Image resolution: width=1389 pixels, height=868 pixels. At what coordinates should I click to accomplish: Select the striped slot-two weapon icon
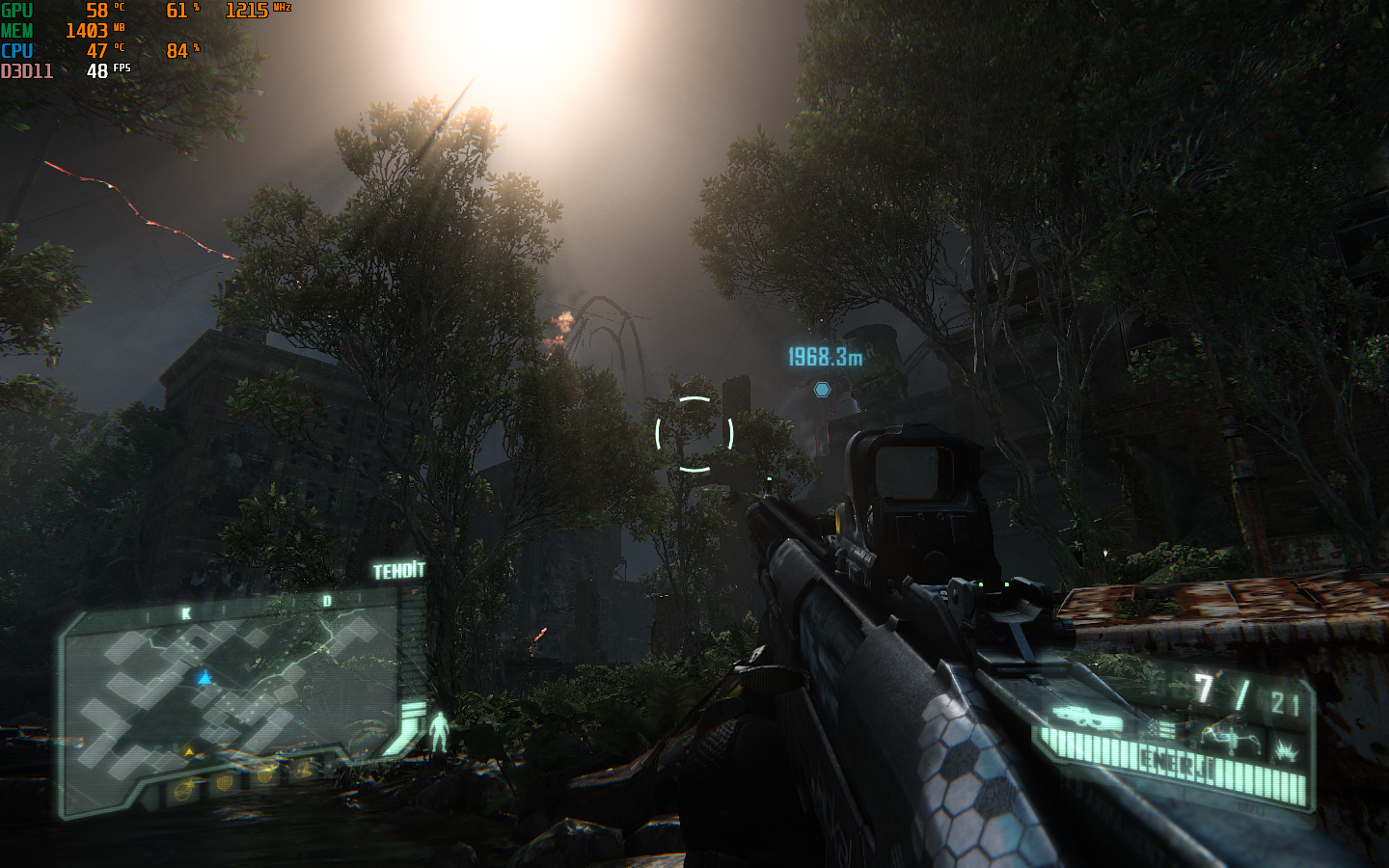point(1164,730)
